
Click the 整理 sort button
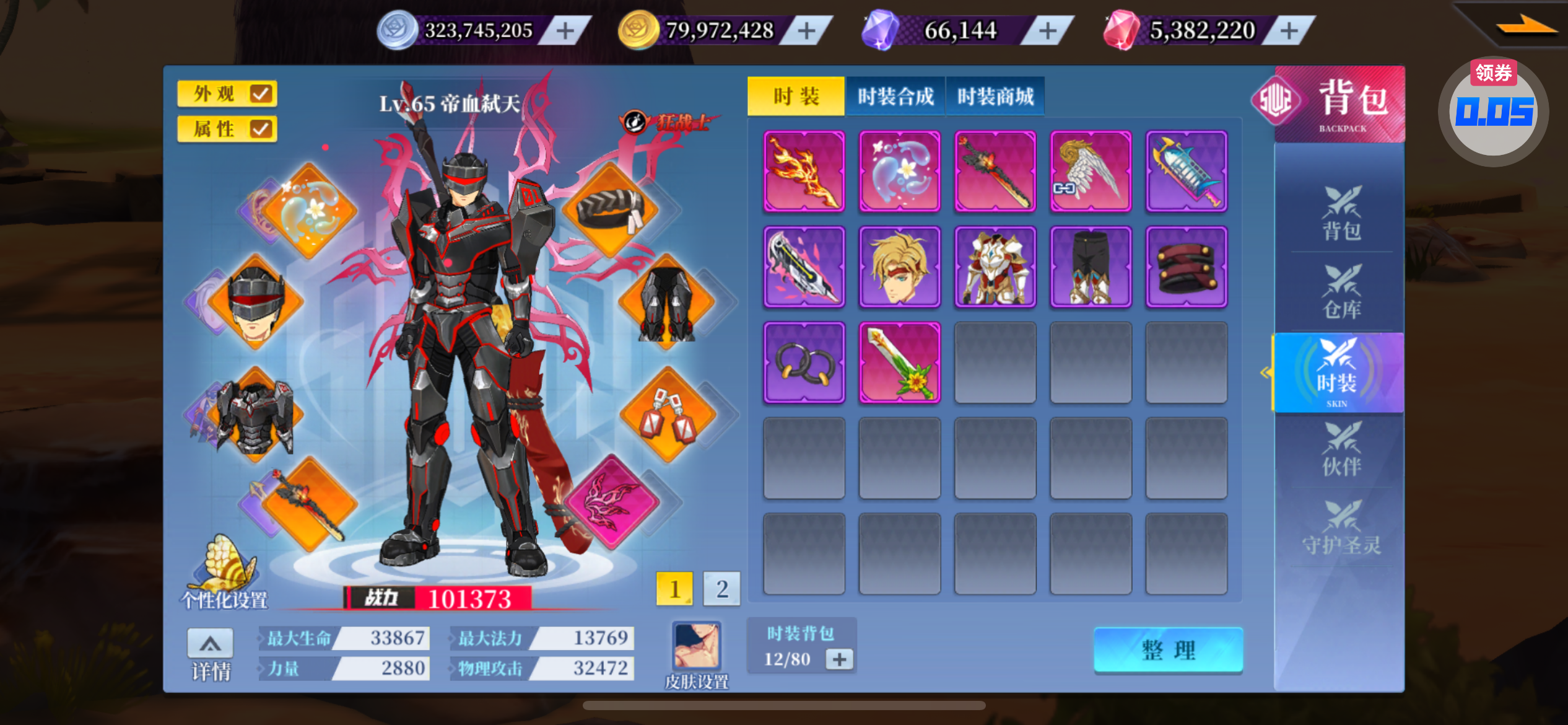[x=1168, y=650]
